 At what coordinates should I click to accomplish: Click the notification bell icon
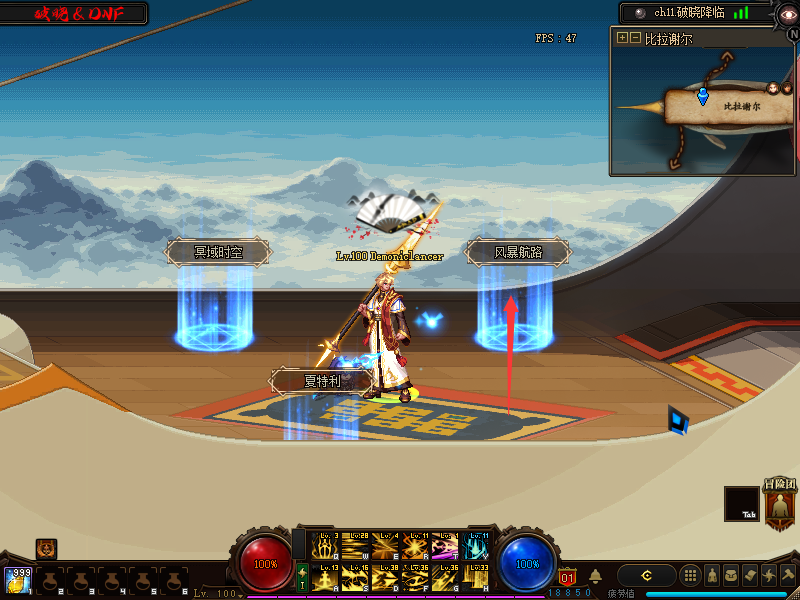click(x=595, y=576)
